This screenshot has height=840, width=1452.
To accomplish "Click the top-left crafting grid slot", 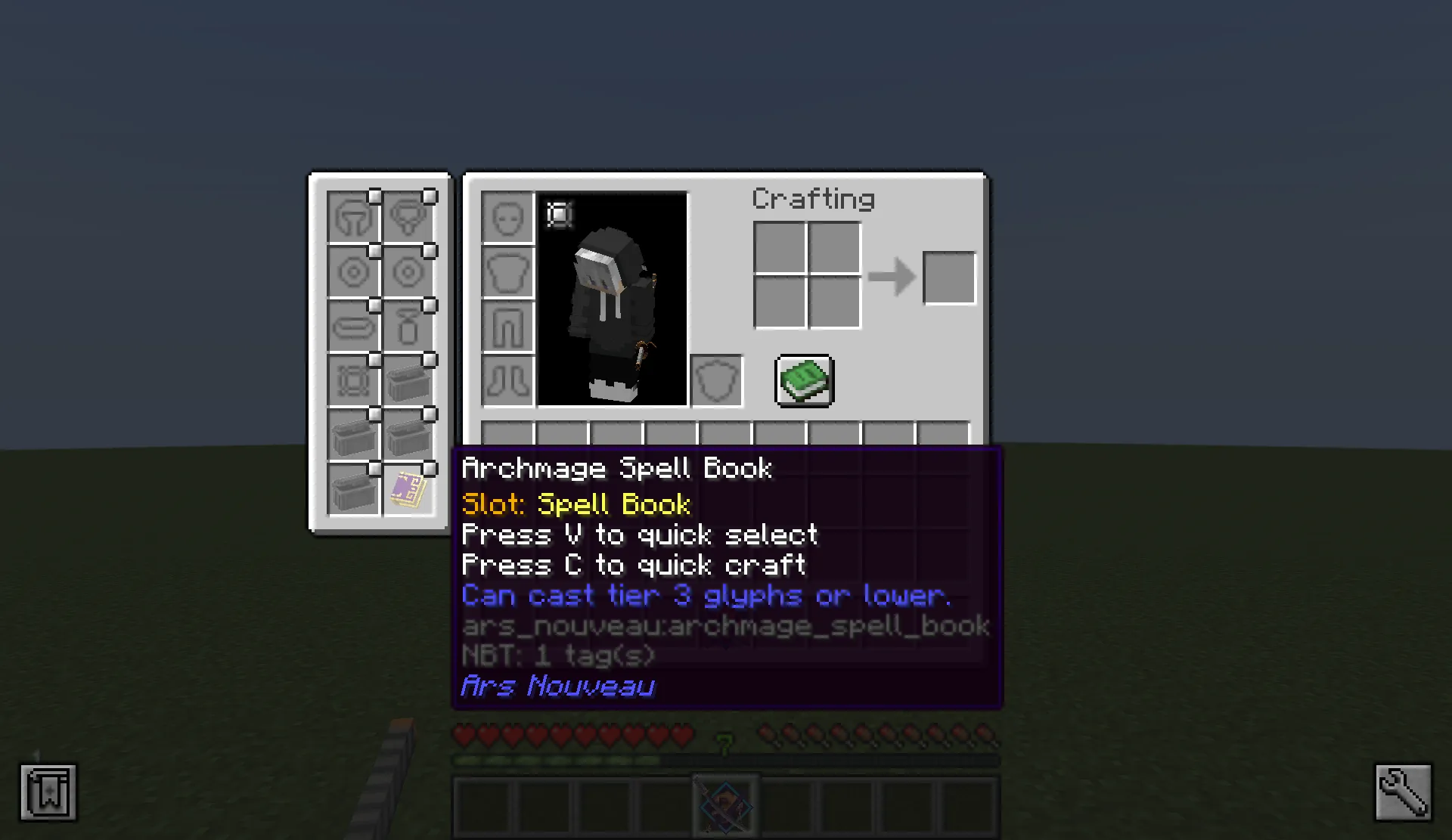I will click(779, 248).
